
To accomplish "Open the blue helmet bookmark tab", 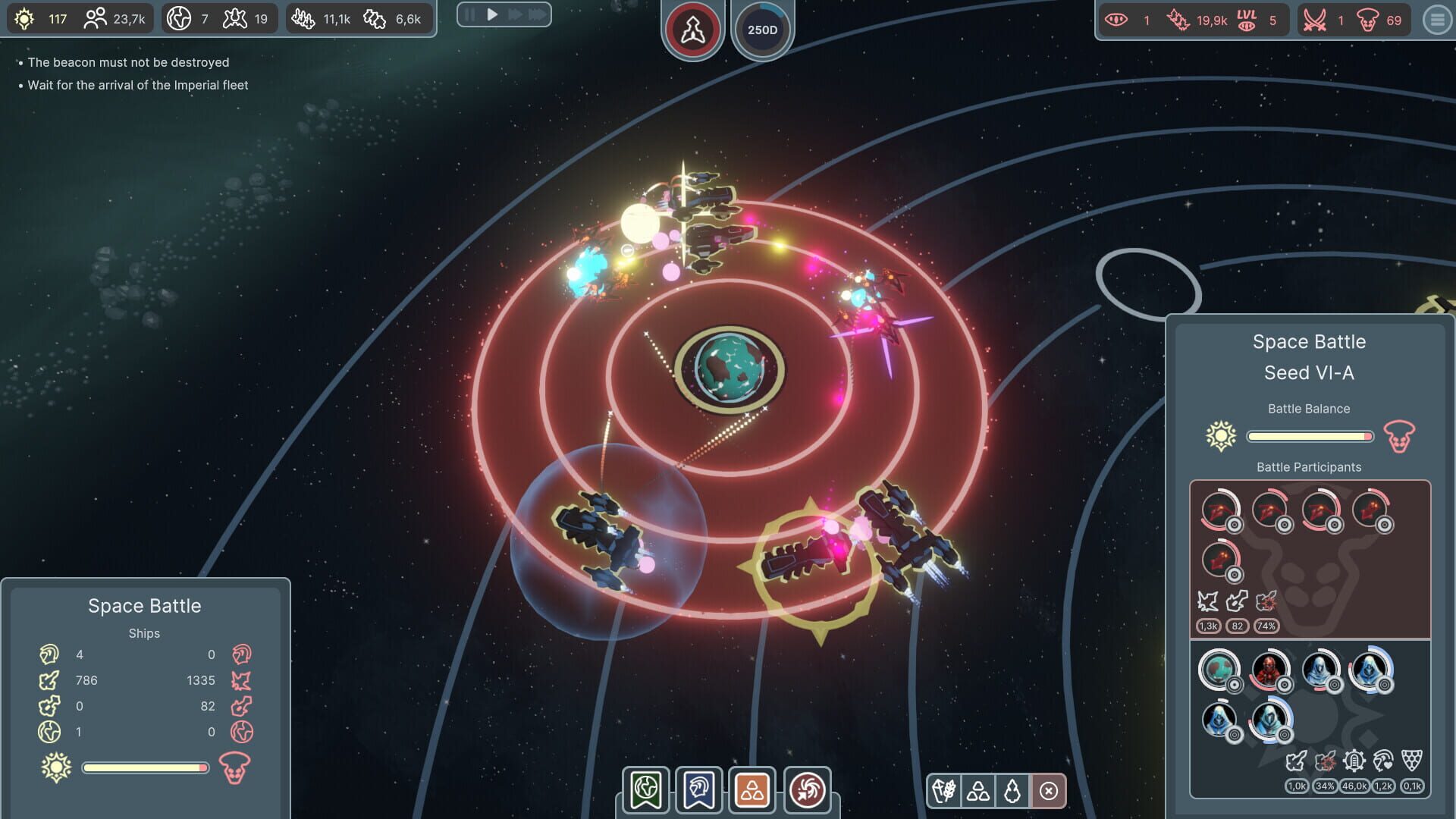I will (x=698, y=790).
